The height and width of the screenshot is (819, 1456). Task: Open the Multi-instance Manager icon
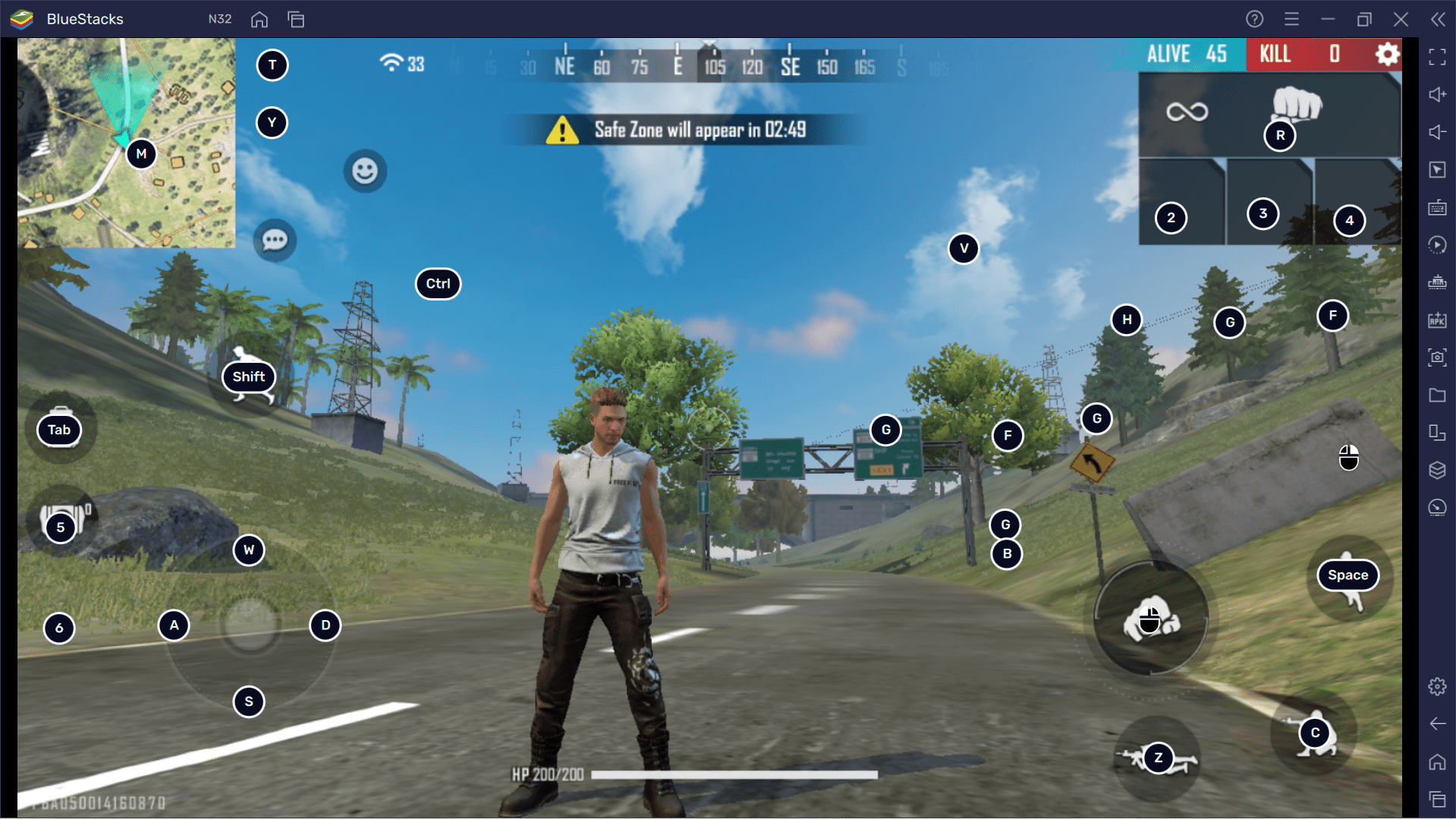1436,433
